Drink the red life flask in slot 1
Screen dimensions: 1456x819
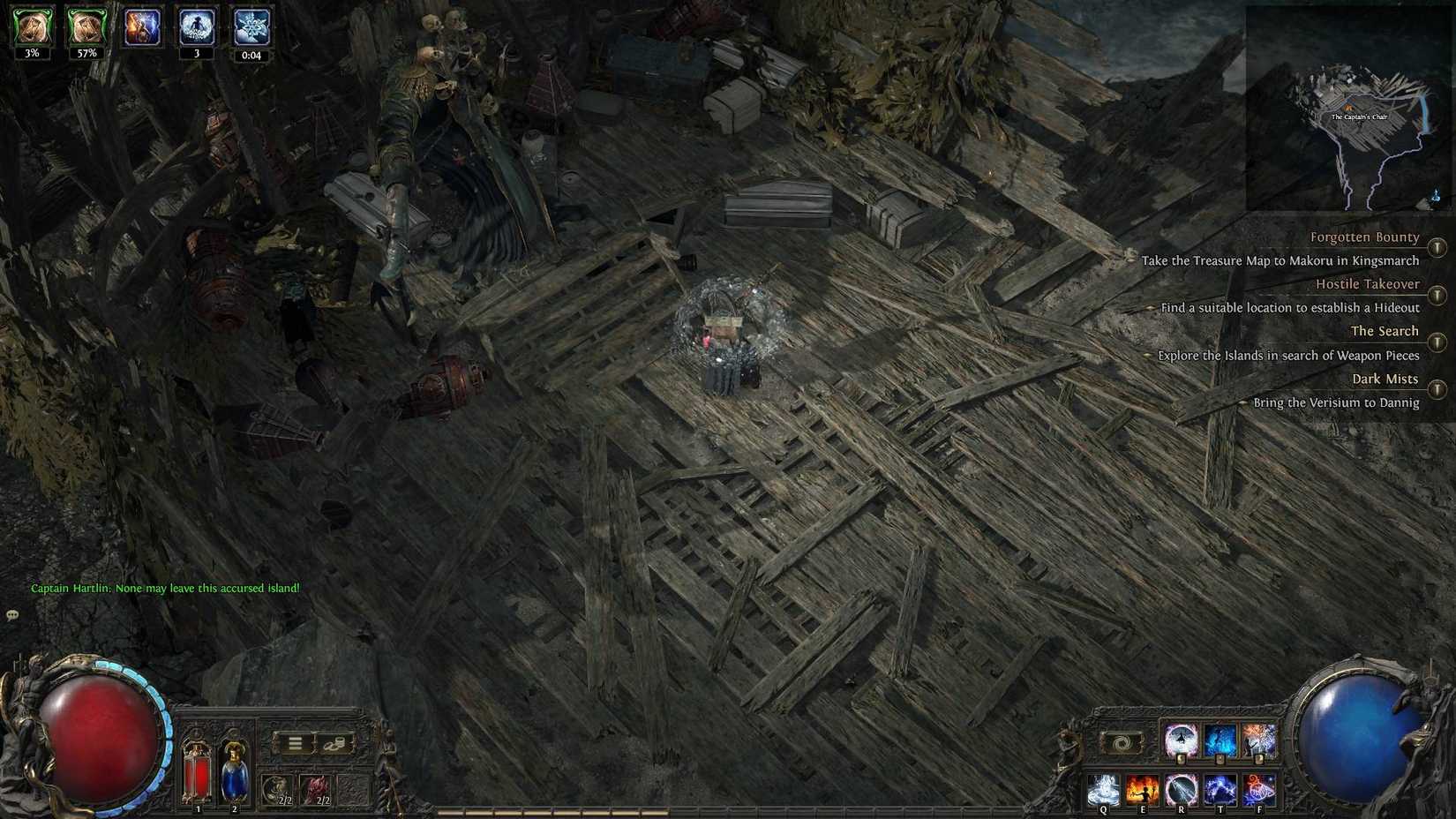[x=196, y=775]
